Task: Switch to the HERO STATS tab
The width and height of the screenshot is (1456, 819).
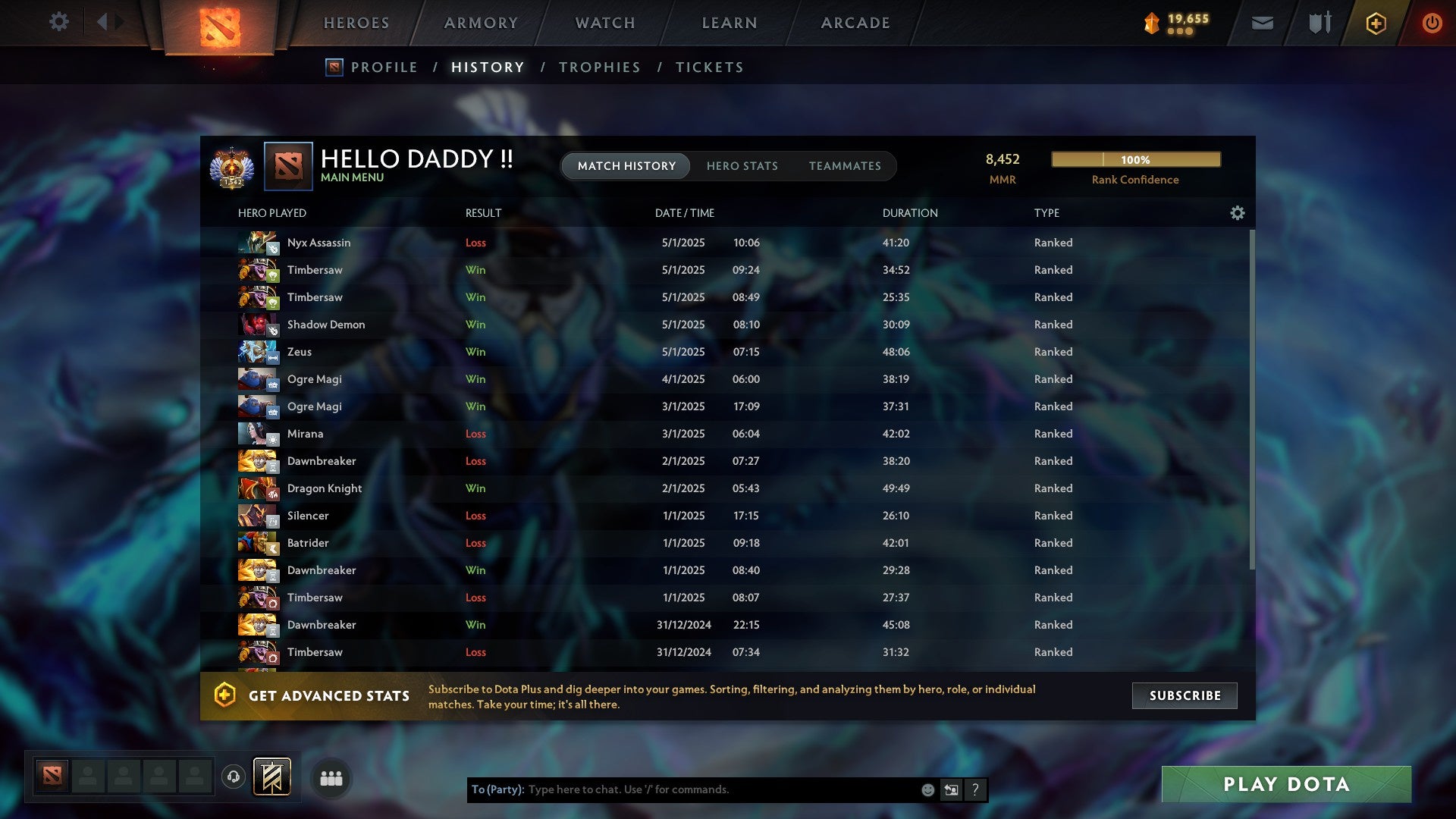Action: (x=742, y=166)
